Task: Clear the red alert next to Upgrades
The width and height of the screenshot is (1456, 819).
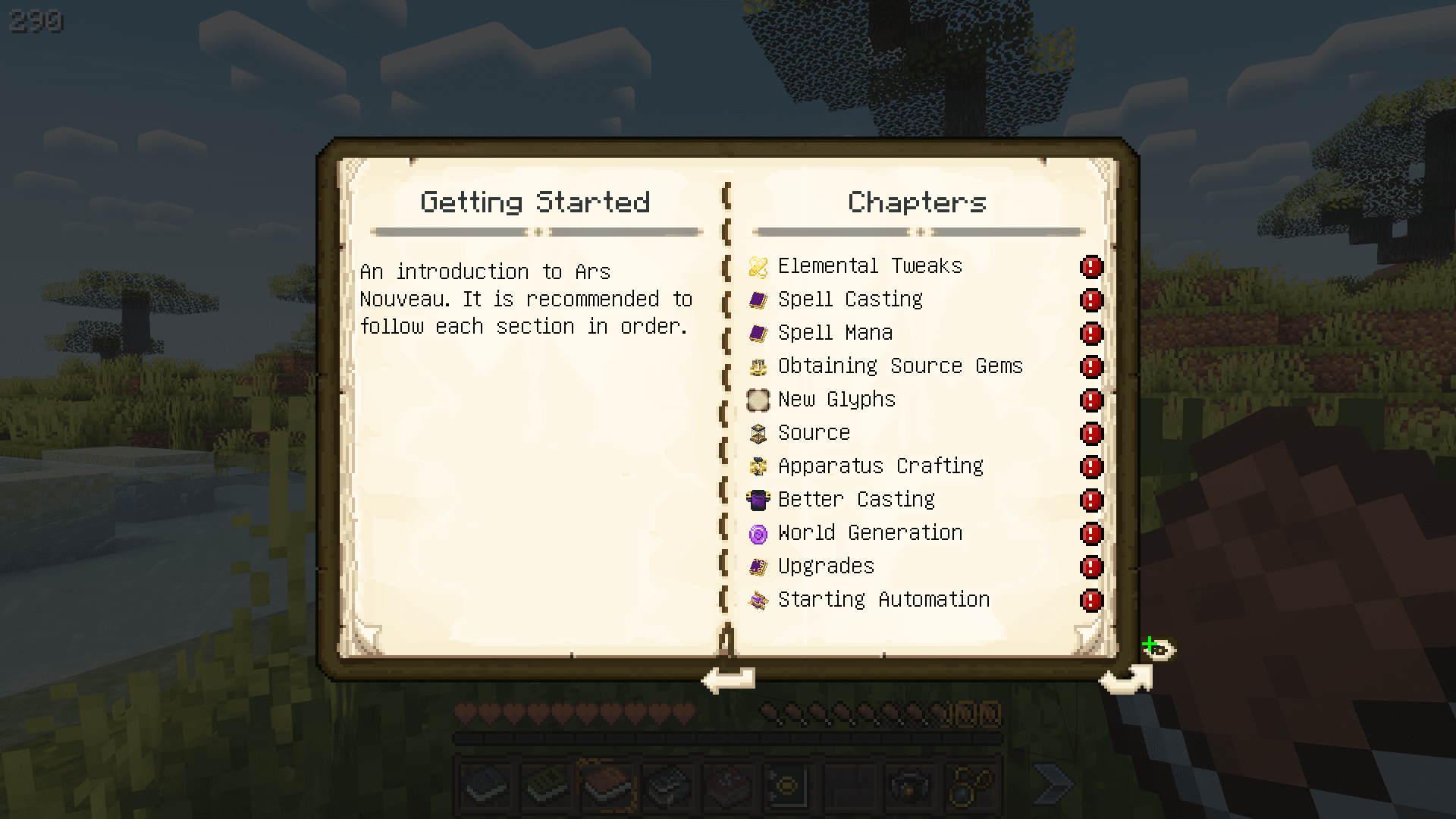Action: (1090, 567)
